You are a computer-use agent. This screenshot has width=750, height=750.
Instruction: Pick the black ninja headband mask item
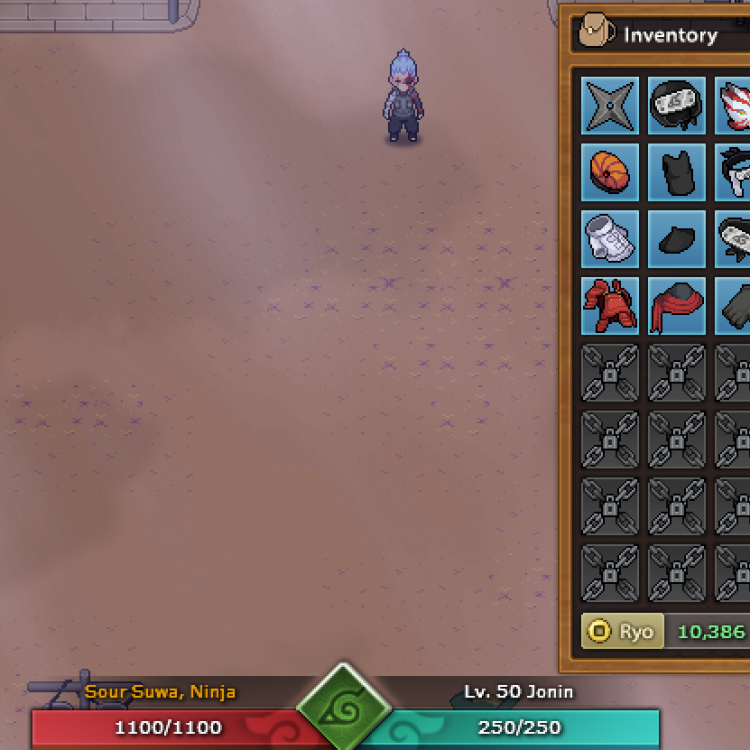[x=677, y=105]
